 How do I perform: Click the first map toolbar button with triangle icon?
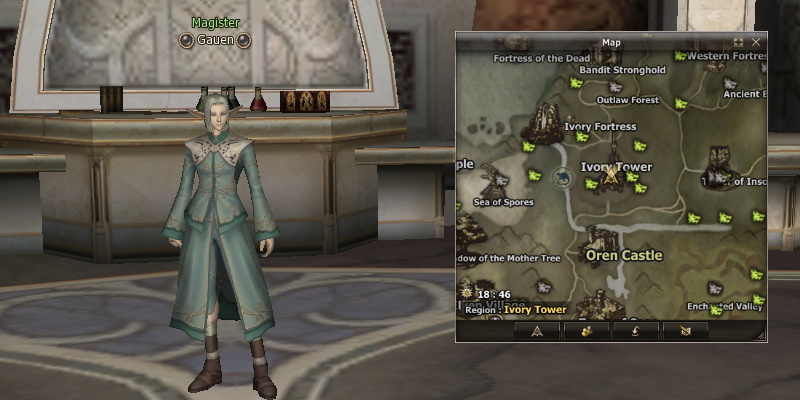click(x=537, y=330)
